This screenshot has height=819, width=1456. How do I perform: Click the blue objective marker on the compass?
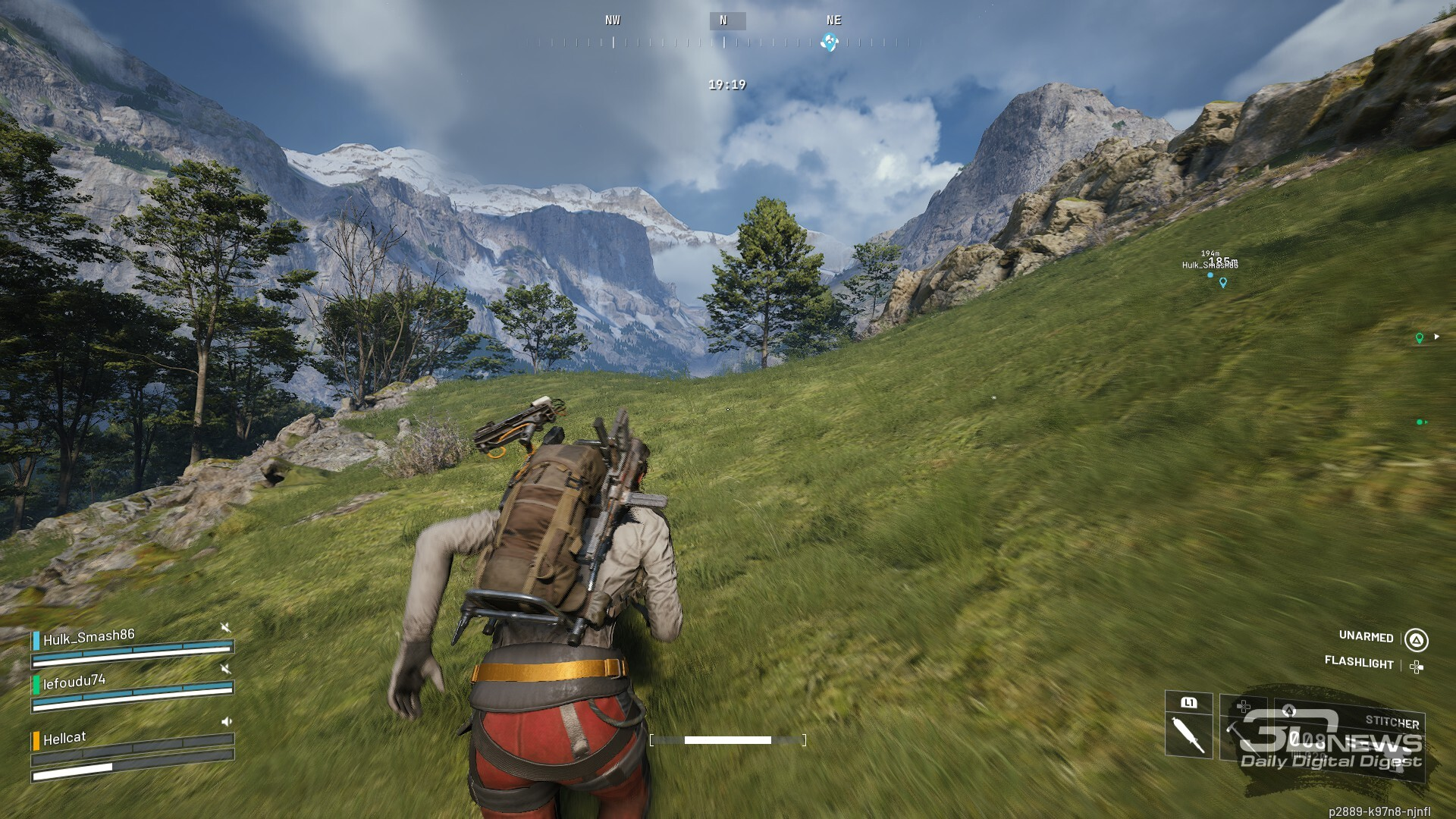(x=830, y=42)
